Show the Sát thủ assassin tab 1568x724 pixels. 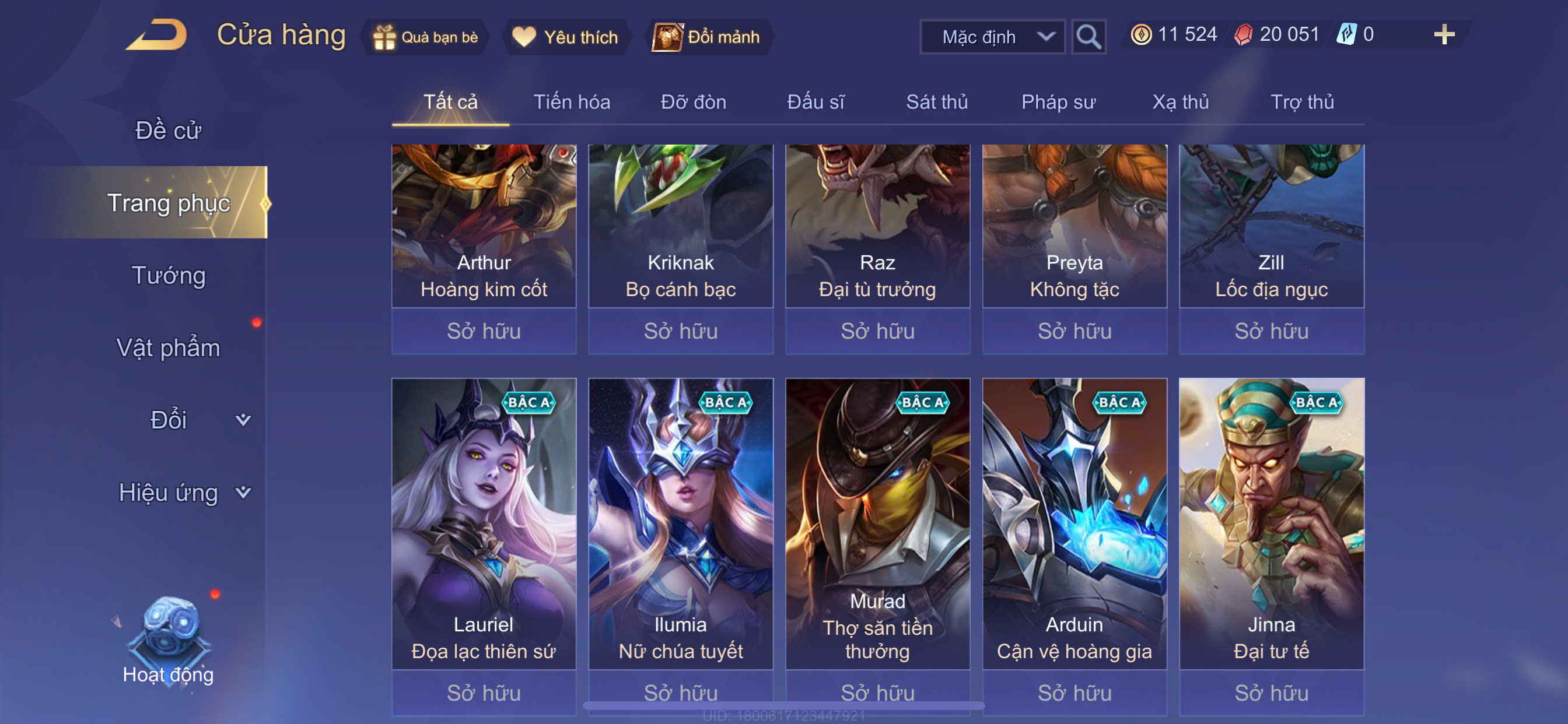point(936,102)
